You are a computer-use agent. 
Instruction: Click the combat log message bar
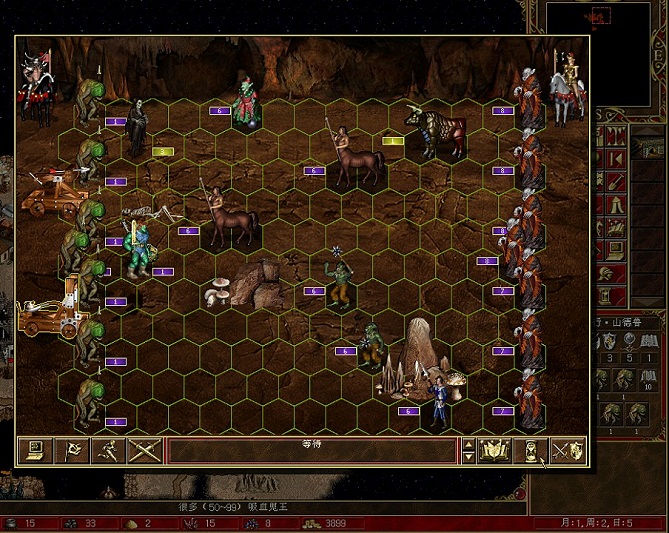pyautogui.click(x=310, y=451)
